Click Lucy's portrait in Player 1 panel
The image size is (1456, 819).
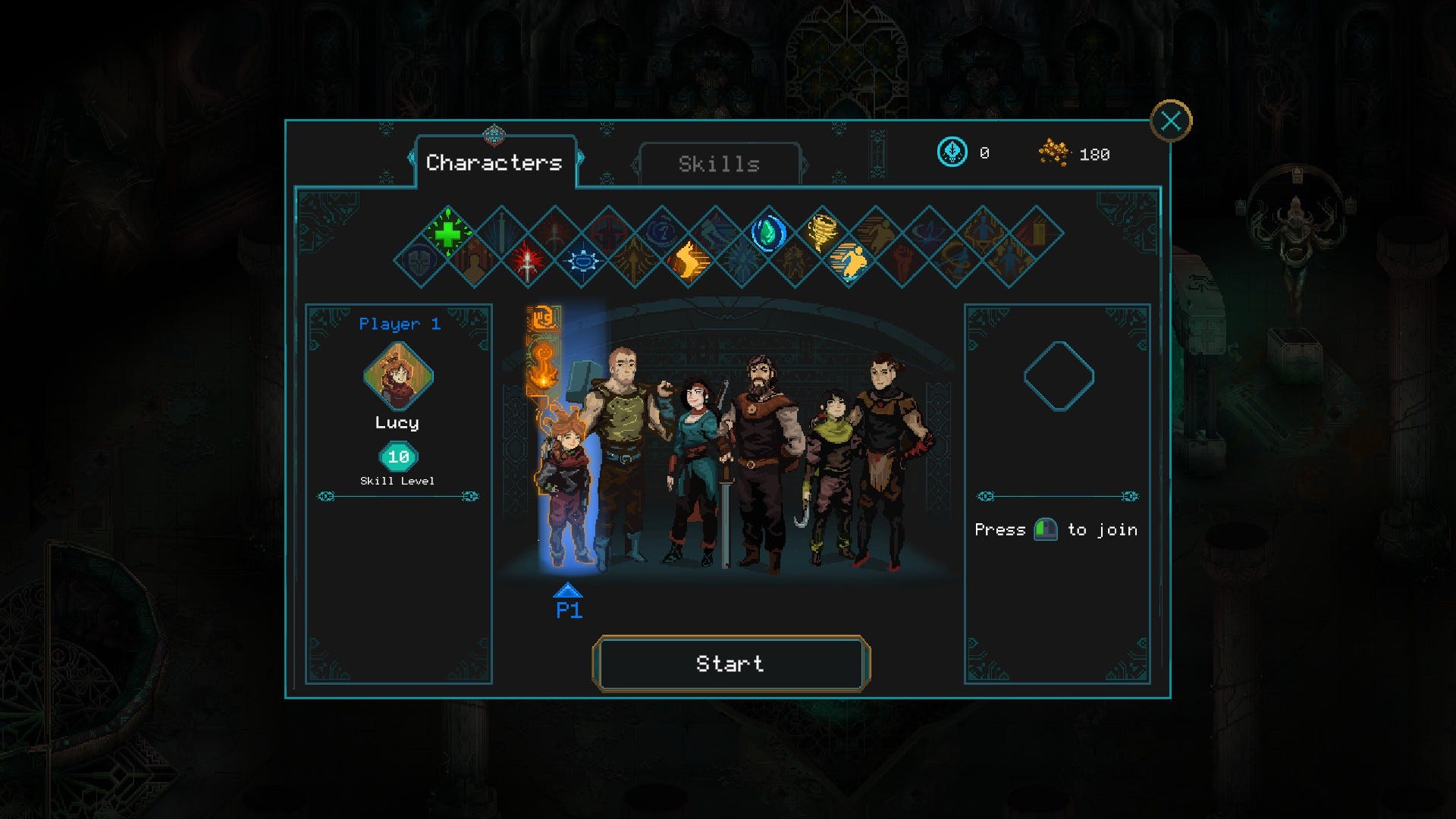[x=398, y=376]
